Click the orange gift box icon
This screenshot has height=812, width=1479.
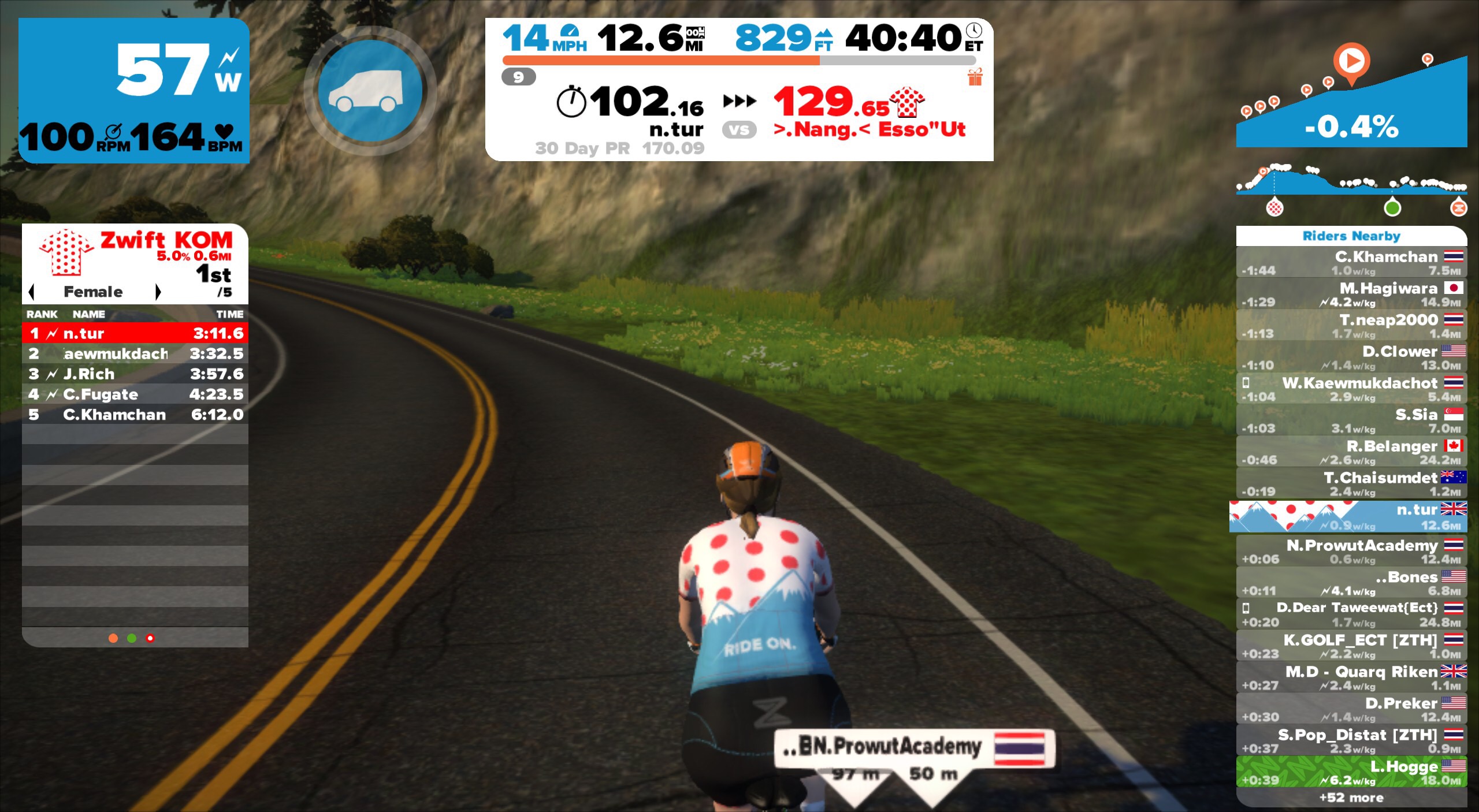click(975, 77)
